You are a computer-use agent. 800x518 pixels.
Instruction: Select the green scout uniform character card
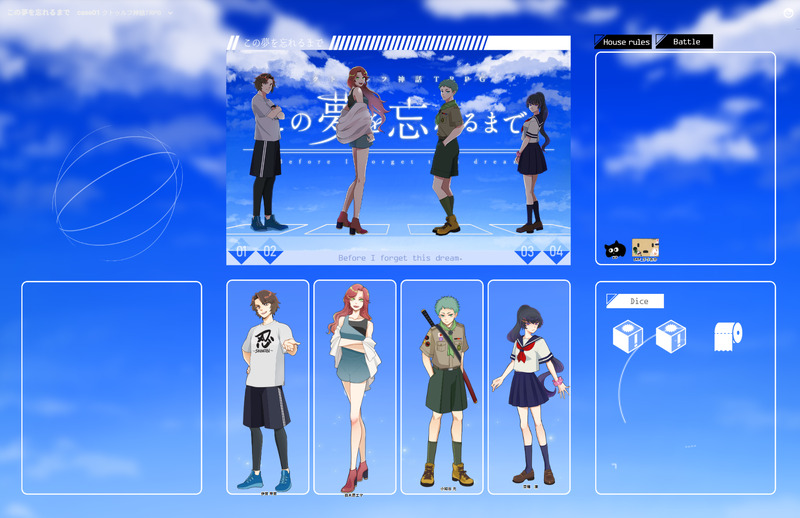coord(441,387)
